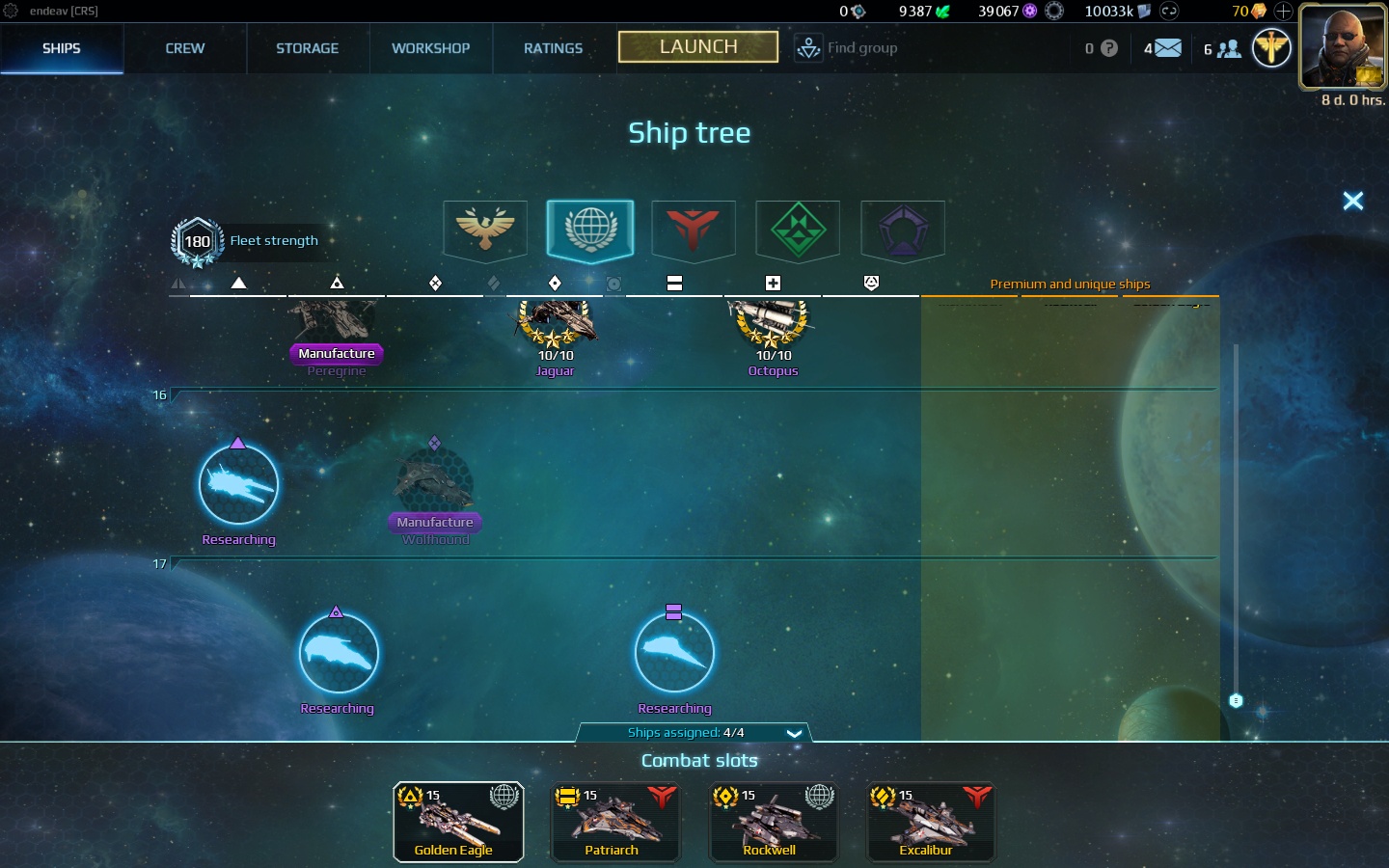Open the WORKSHOP section
The height and width of the screenshot is (868, 1389).
[430, 48]
